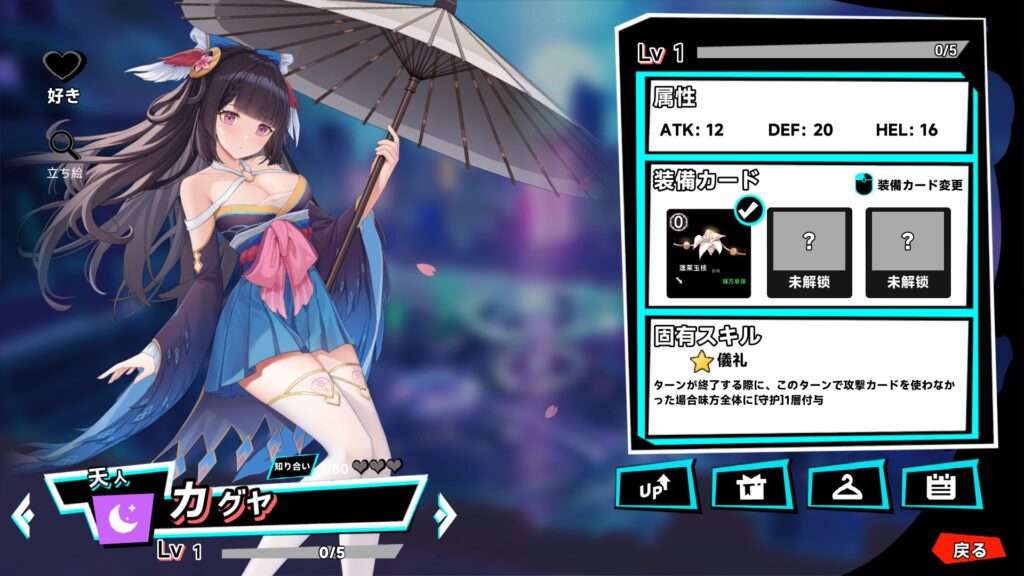The height and width of the screenshot is (576, 1024).
Task: Click the 儀礼 skill star icon
Action: point(701,361)
